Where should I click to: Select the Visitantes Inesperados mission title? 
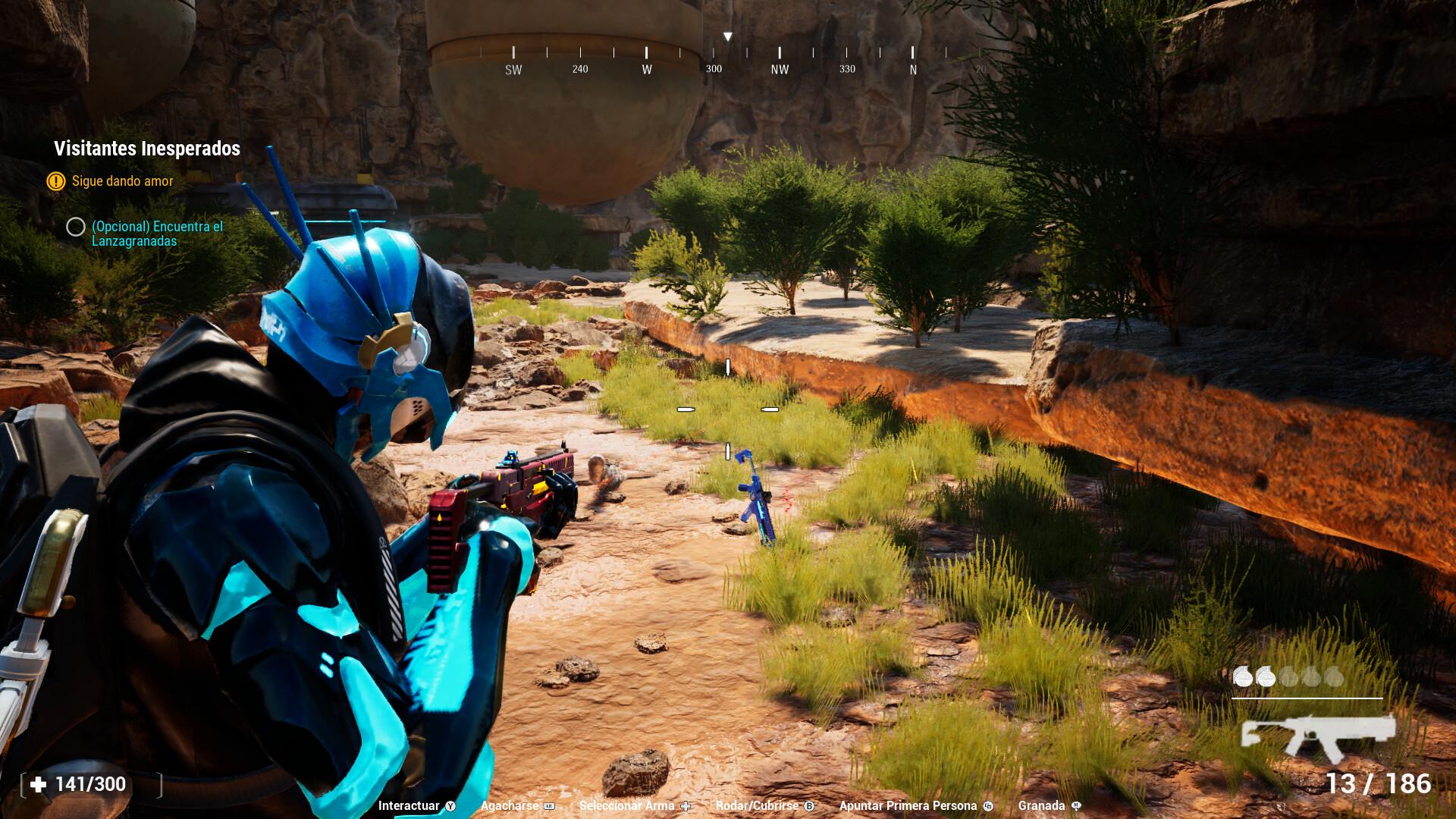pos(147,149)
